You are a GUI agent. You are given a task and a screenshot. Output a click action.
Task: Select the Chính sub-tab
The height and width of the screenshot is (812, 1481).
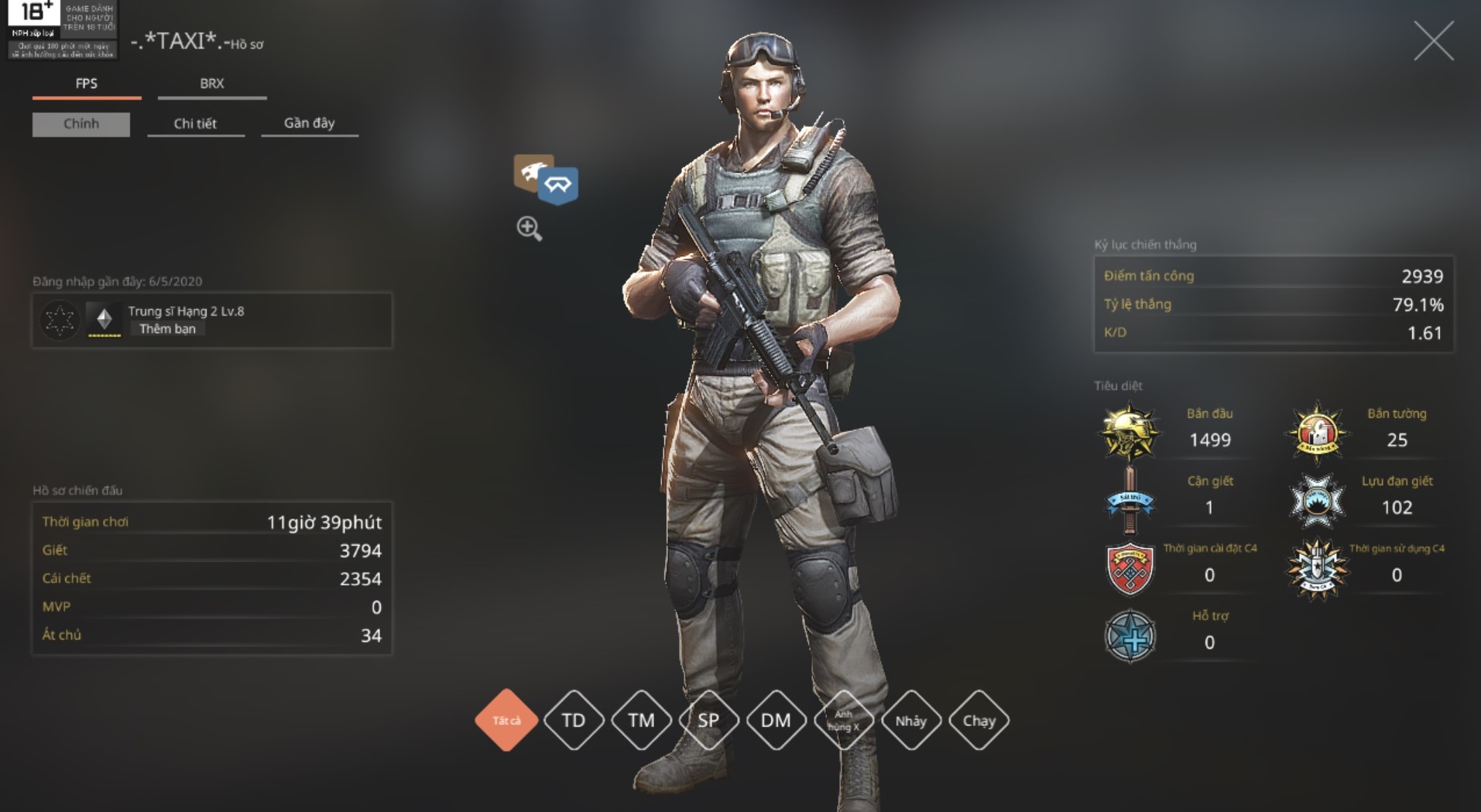(81, 124)
